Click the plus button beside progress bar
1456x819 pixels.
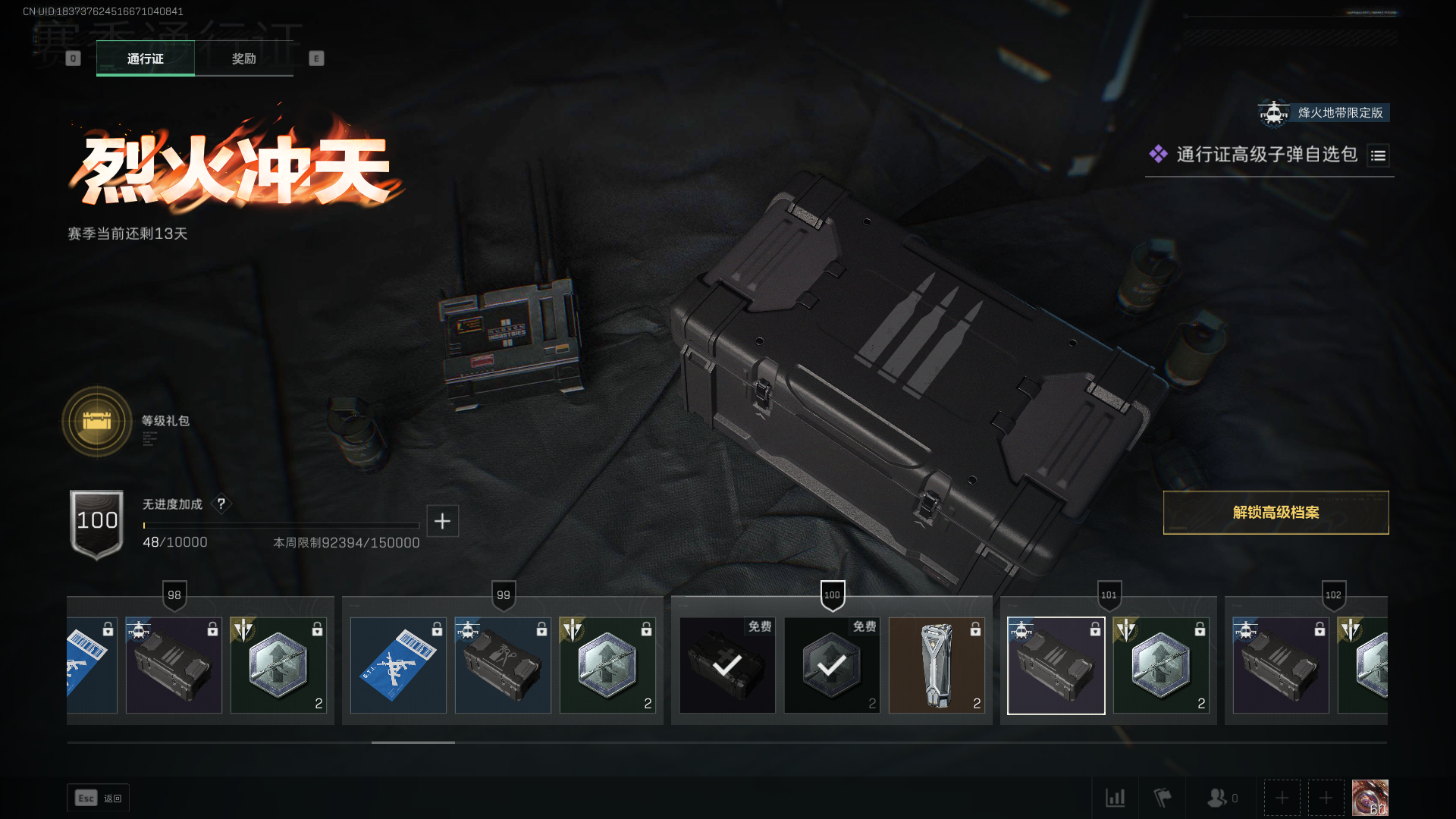[x=442, y=521]
